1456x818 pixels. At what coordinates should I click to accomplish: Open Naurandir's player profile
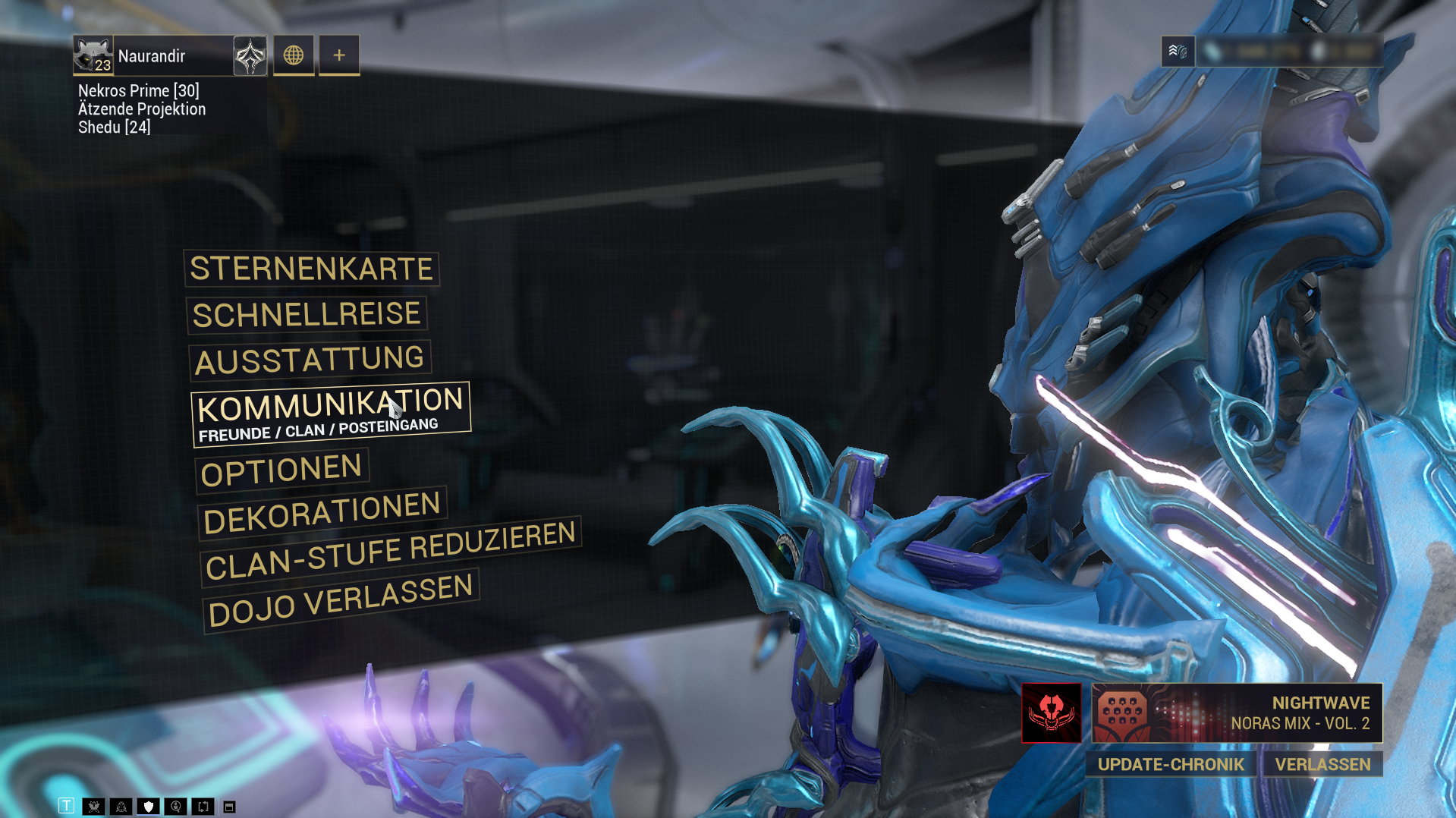pyautogui.click(x=152, y=56)
